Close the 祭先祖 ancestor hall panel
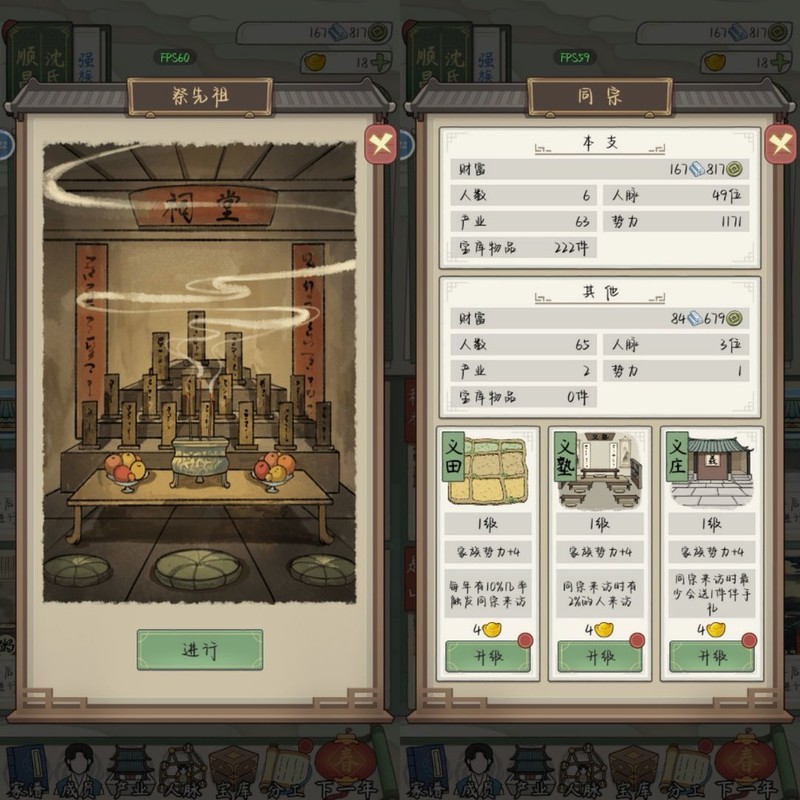Screen dimensions: 800x800 tap(380, 144)
